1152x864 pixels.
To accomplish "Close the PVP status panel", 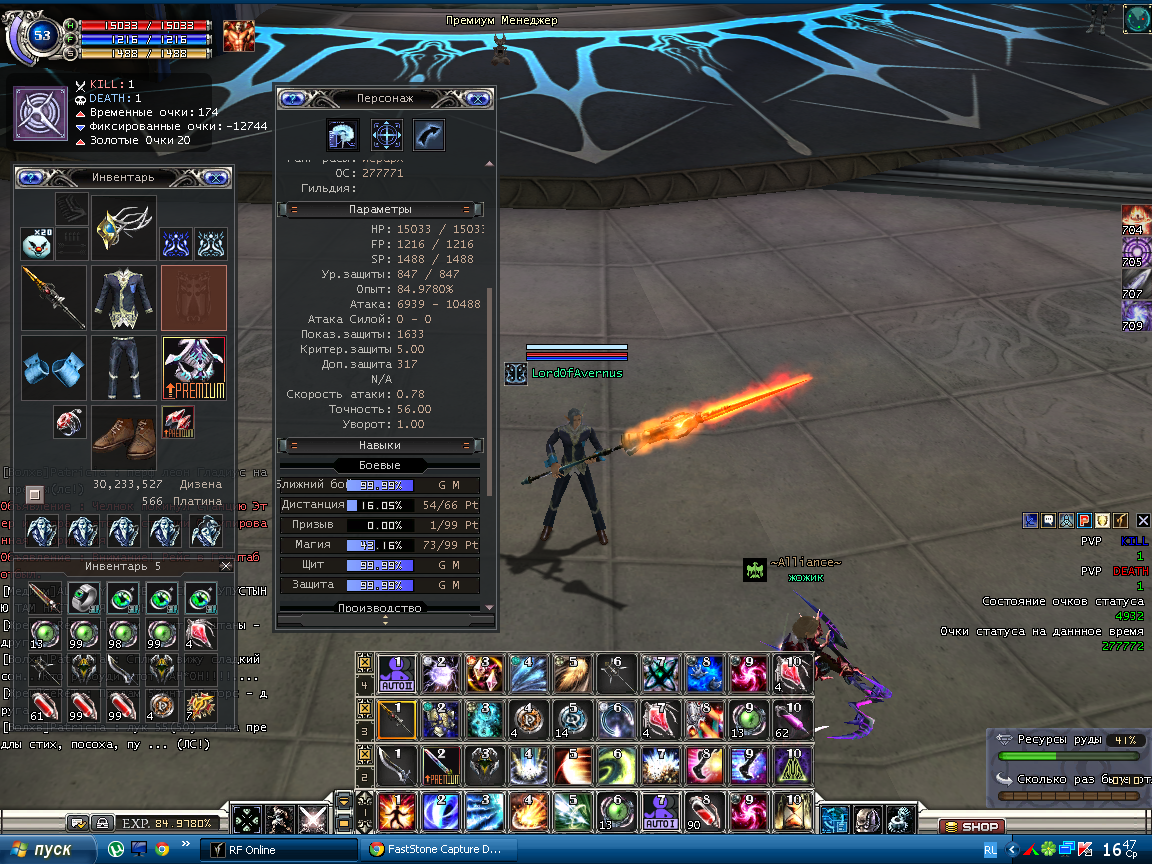I will [x=1144, y=520].
